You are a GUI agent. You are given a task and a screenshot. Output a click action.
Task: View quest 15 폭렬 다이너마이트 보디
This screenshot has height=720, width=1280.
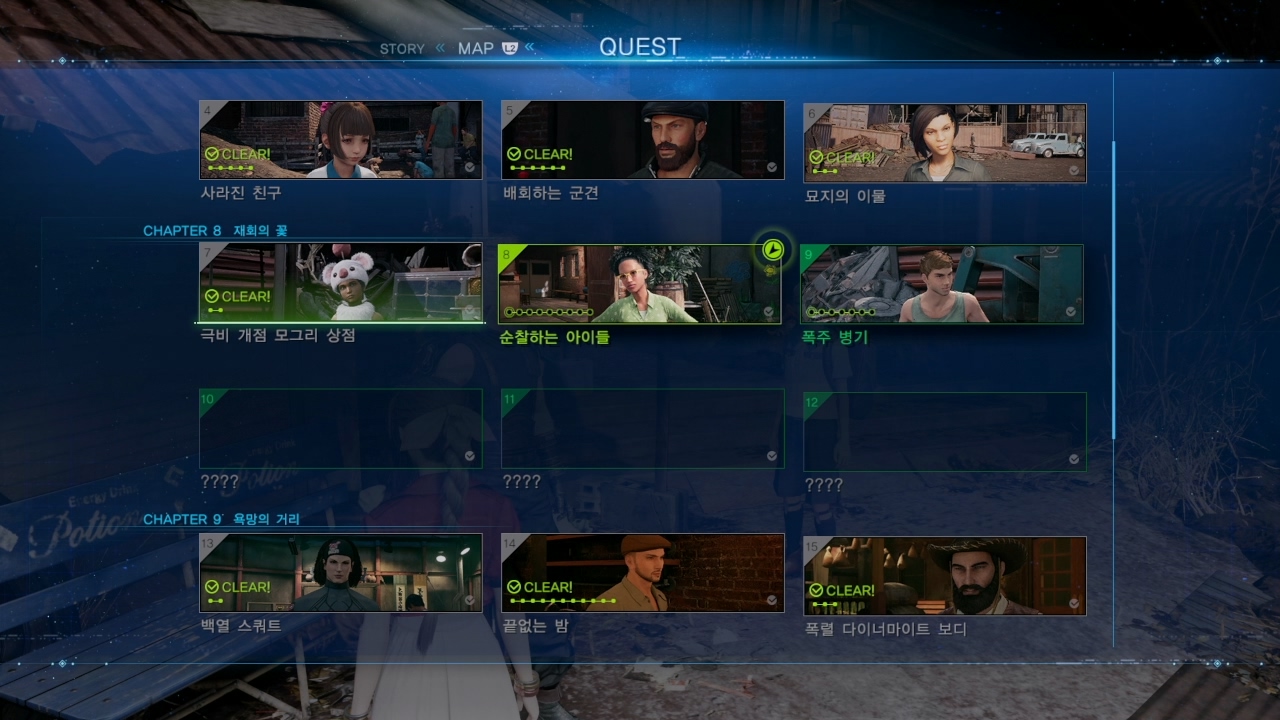[944, 576]
